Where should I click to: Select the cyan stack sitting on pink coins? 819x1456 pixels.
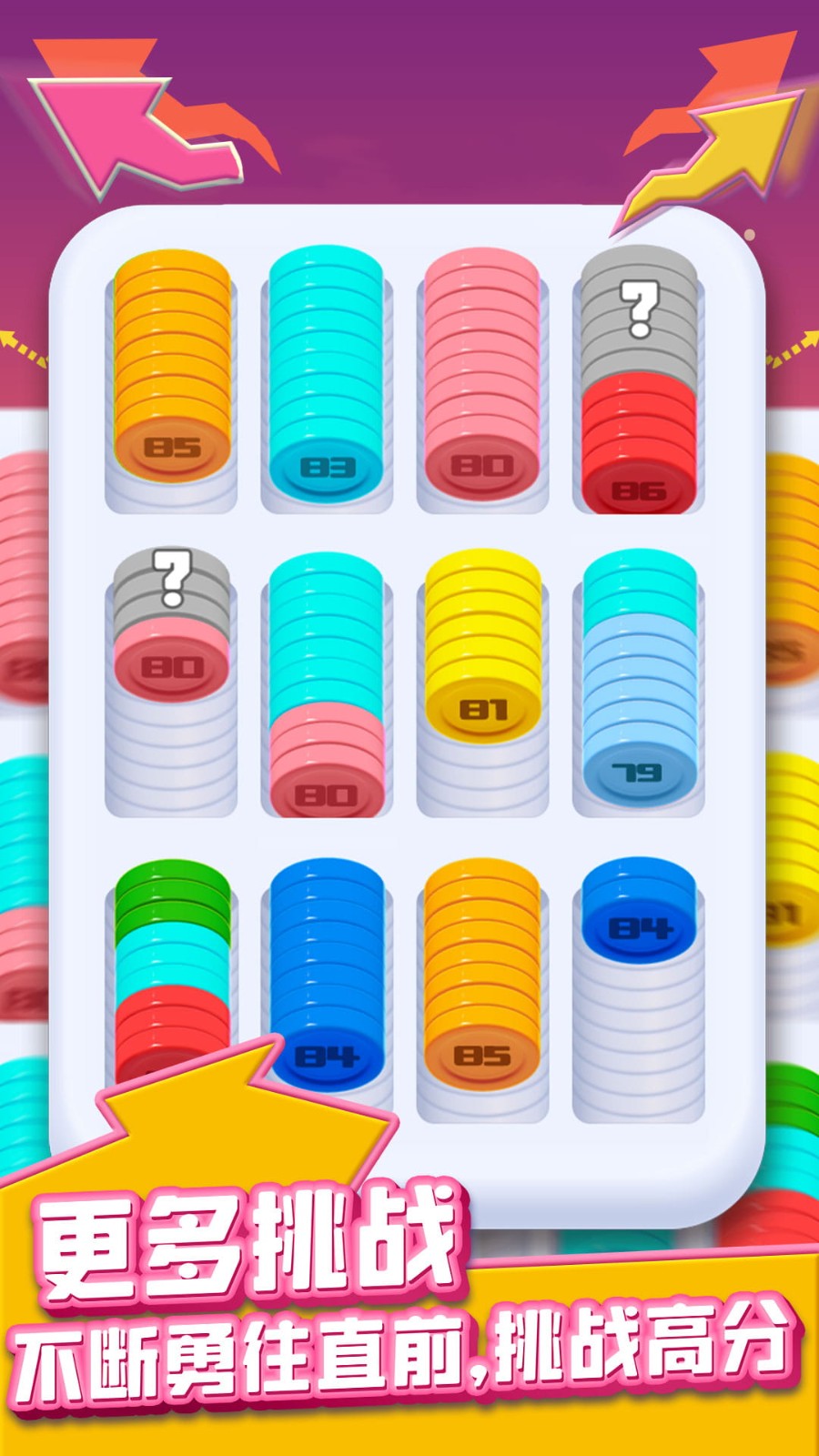click(x=327, y=682)
